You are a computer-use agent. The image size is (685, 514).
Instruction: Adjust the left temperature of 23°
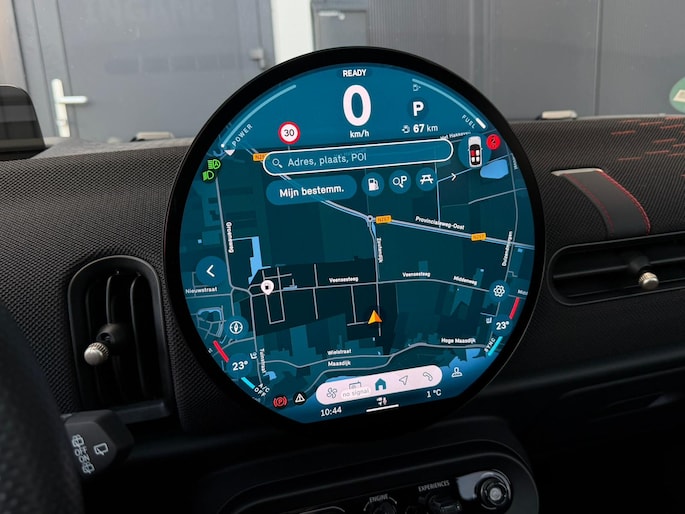point(240,366)
